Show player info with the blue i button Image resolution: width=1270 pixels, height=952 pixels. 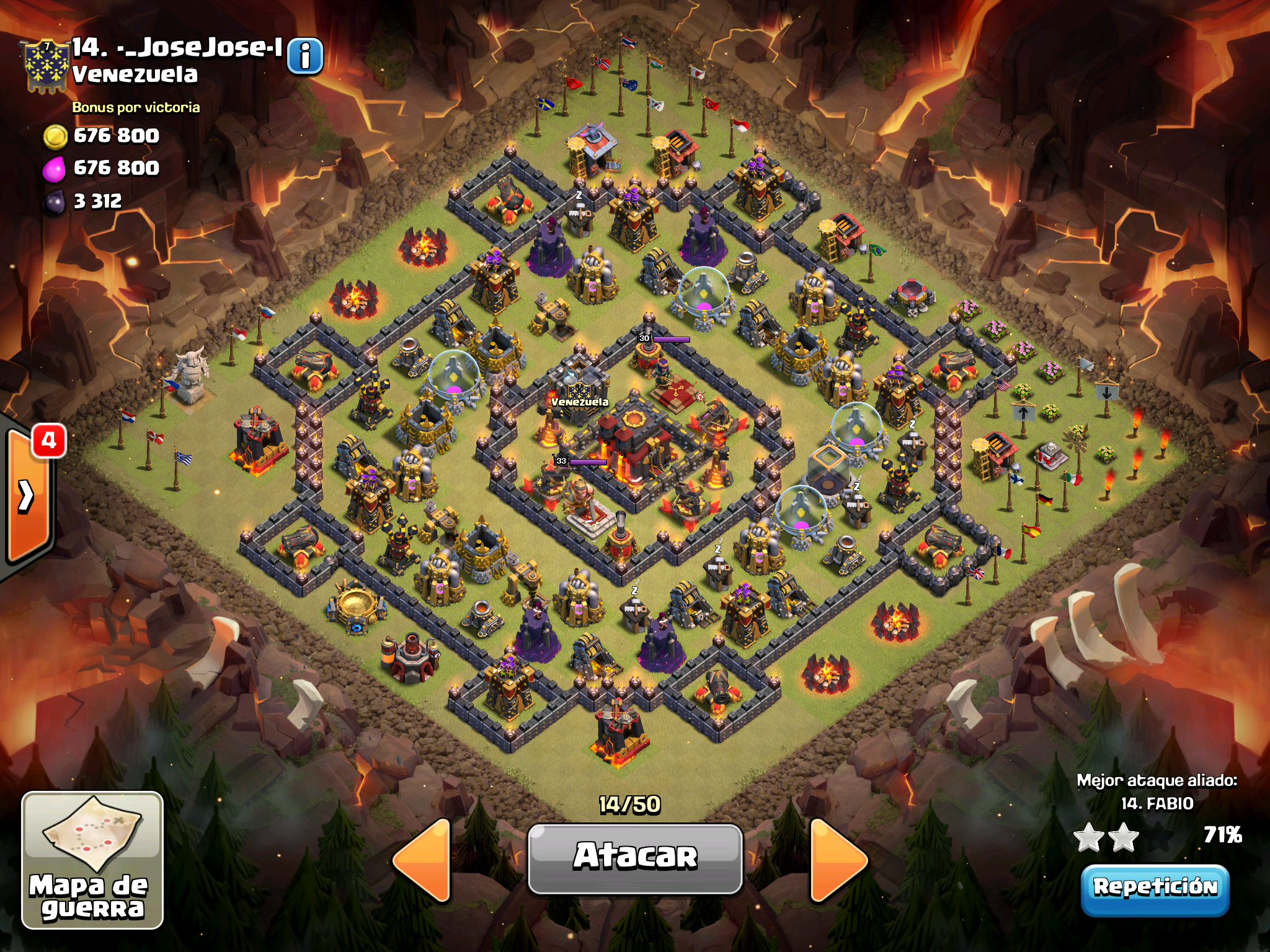(x=305, y=57)
